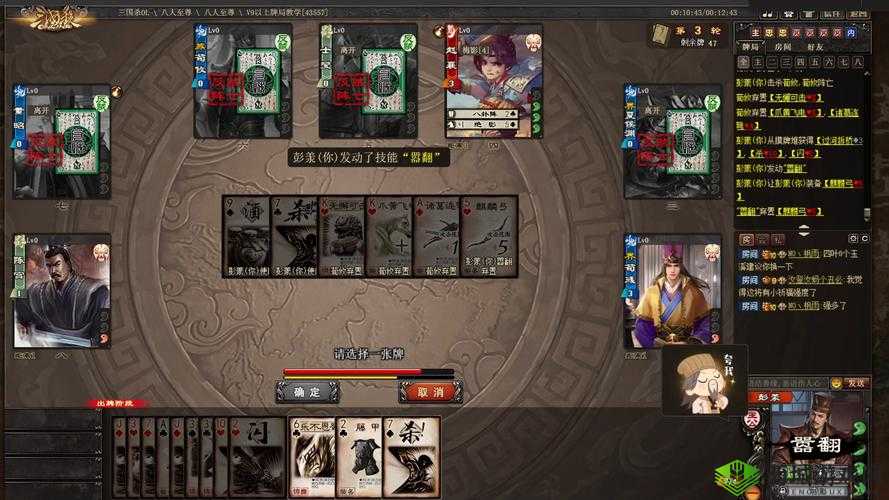Switch to the 好友 friends tab
Screen dimensions: 889x500
[x=815, y=47]
